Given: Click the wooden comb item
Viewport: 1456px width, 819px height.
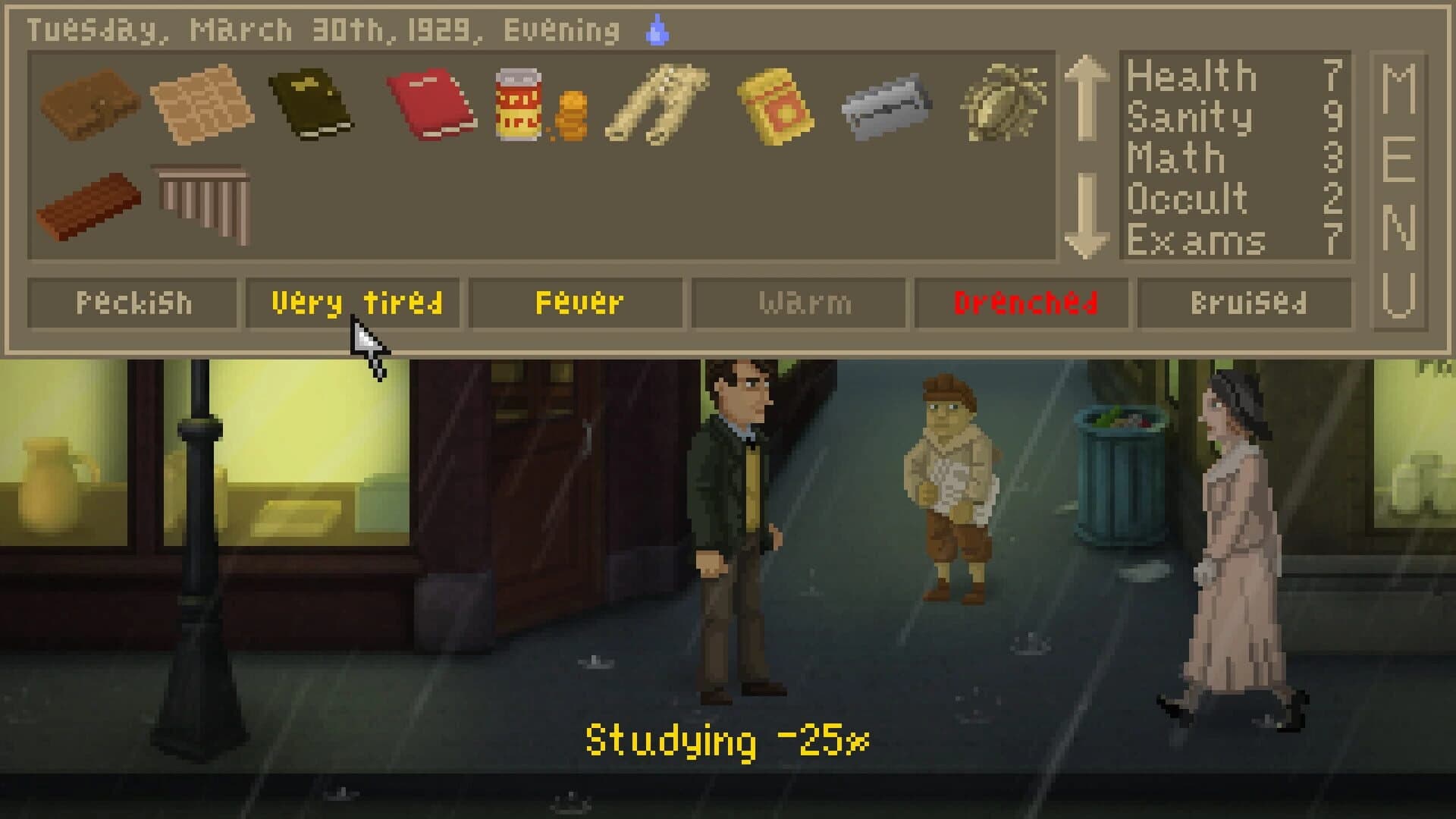Looking at the screenshot, I should click(201, 201).
